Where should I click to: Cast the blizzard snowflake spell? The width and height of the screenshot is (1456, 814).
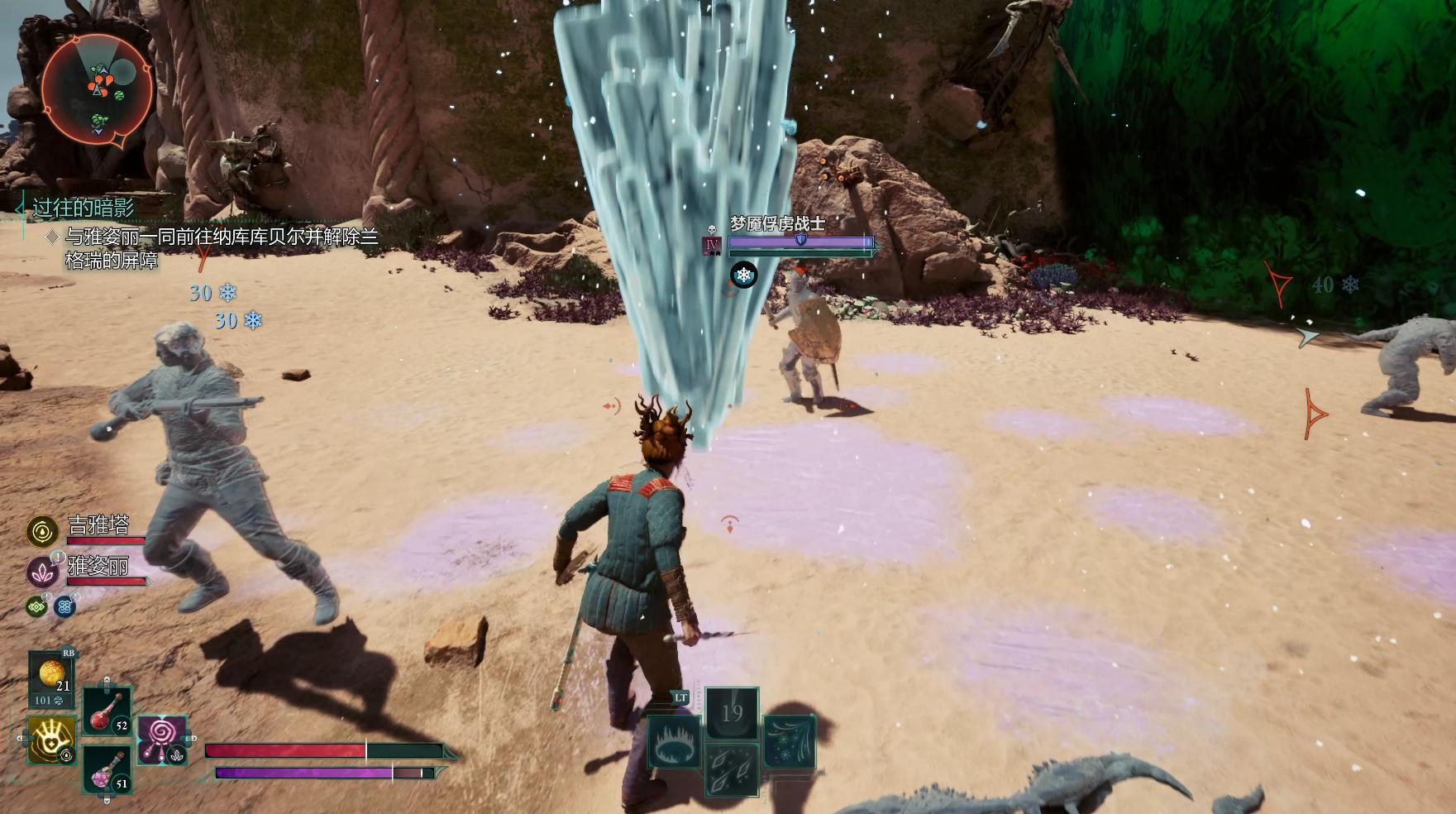coord(790,742)
